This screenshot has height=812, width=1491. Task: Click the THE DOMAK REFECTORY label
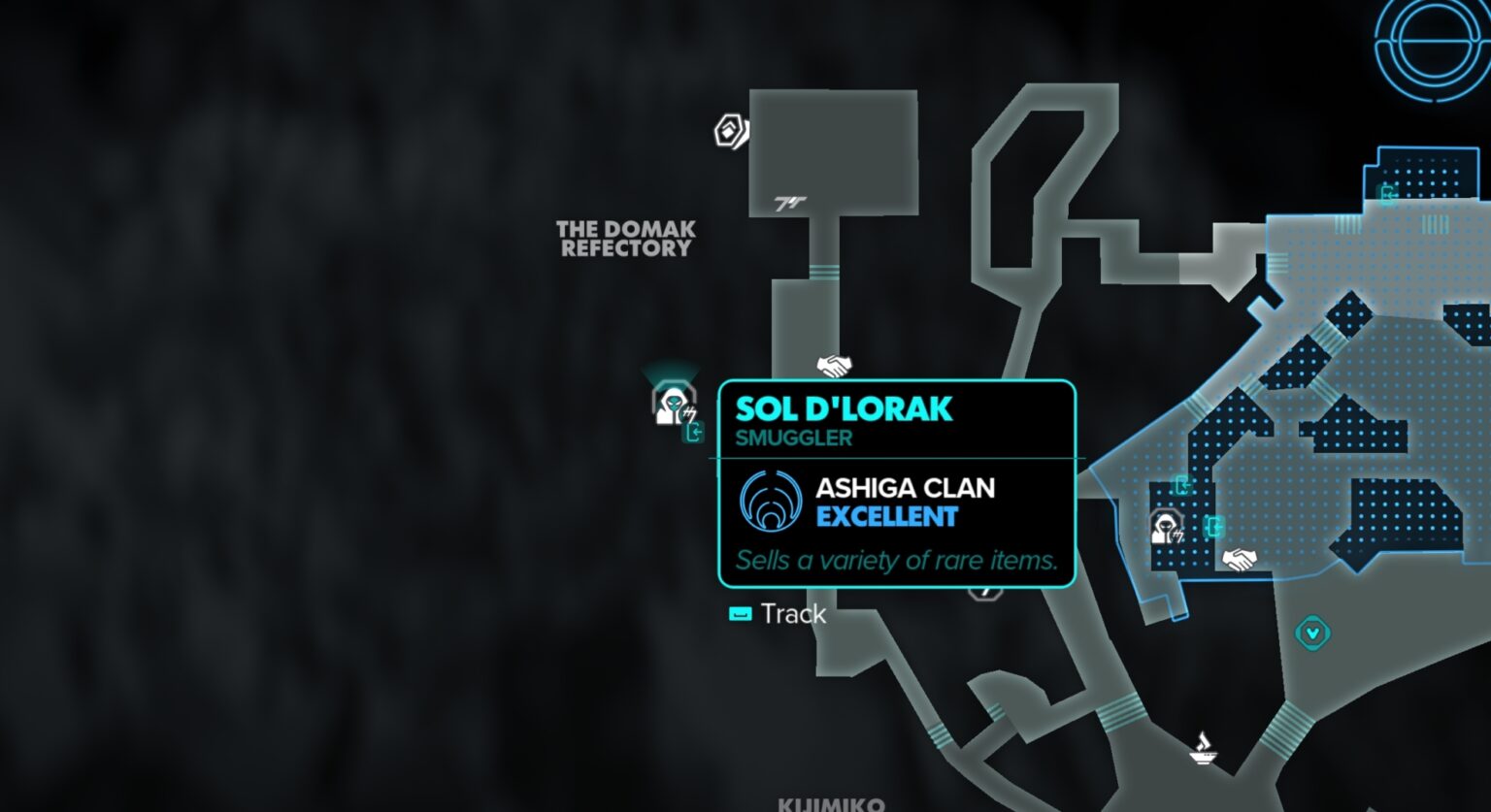[625, 239]
